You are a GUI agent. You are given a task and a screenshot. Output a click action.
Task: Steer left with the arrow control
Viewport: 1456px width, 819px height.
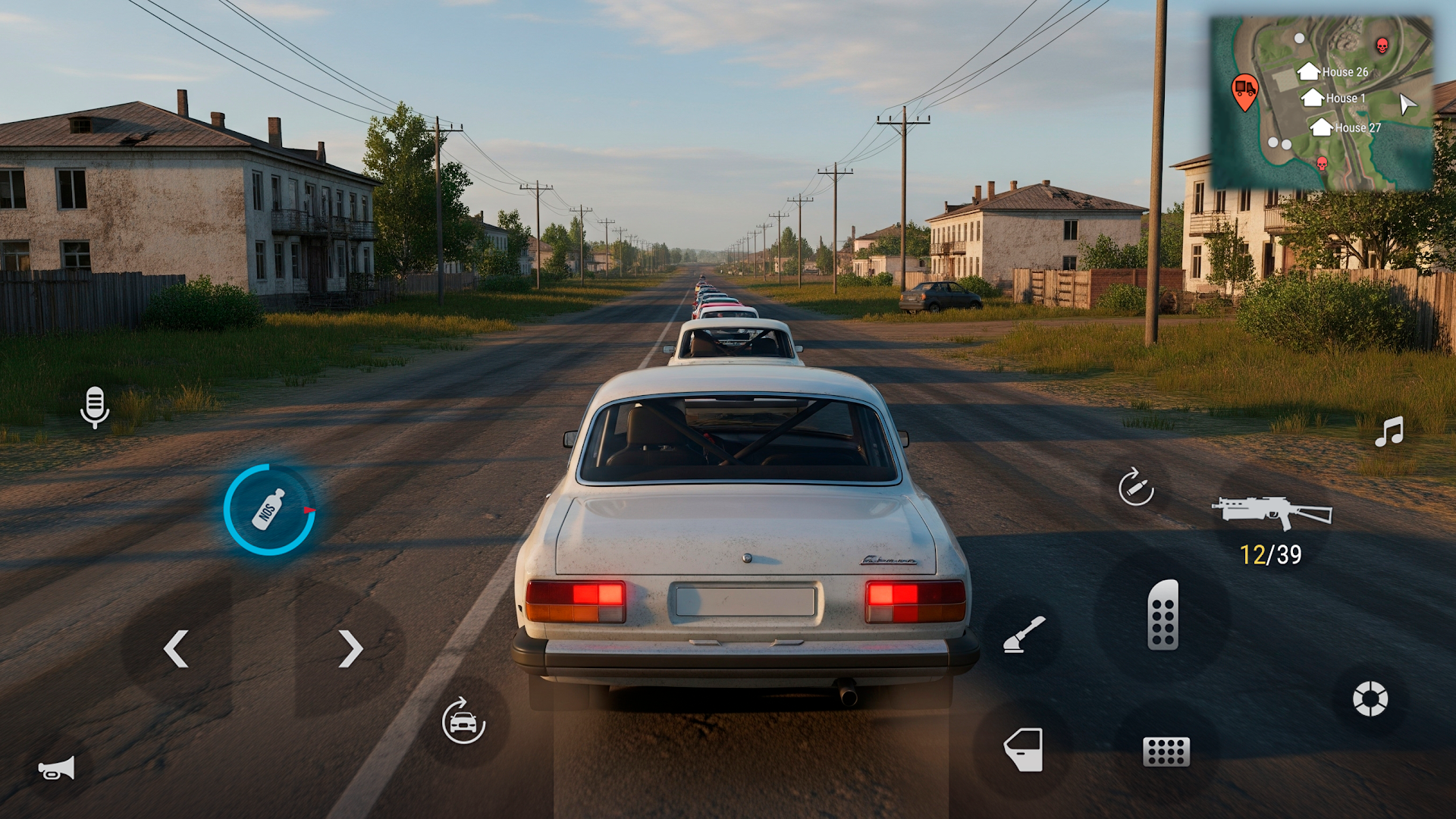176,648
